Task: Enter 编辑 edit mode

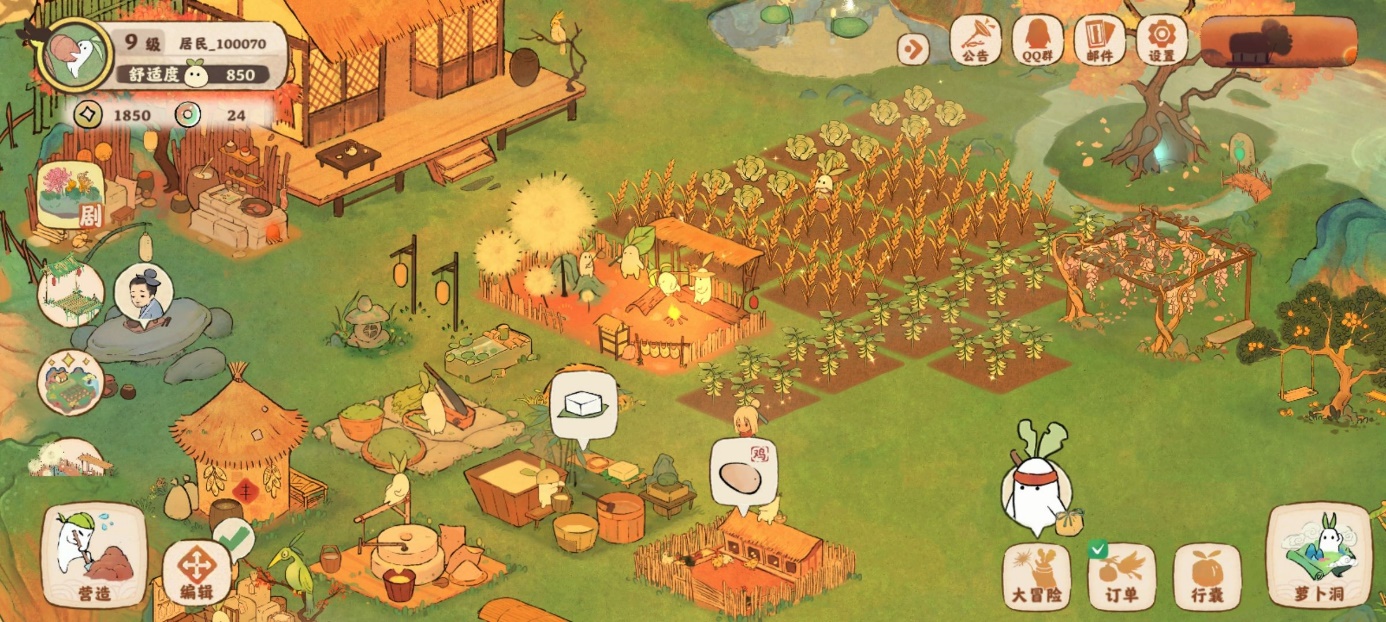Action: (197, 573)
